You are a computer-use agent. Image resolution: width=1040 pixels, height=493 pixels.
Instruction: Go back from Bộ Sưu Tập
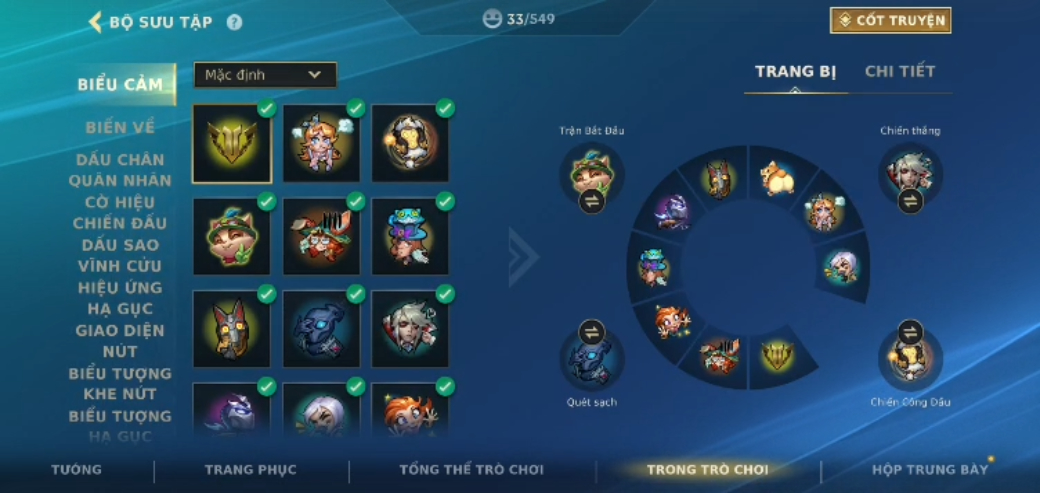[x=96, y=22]
